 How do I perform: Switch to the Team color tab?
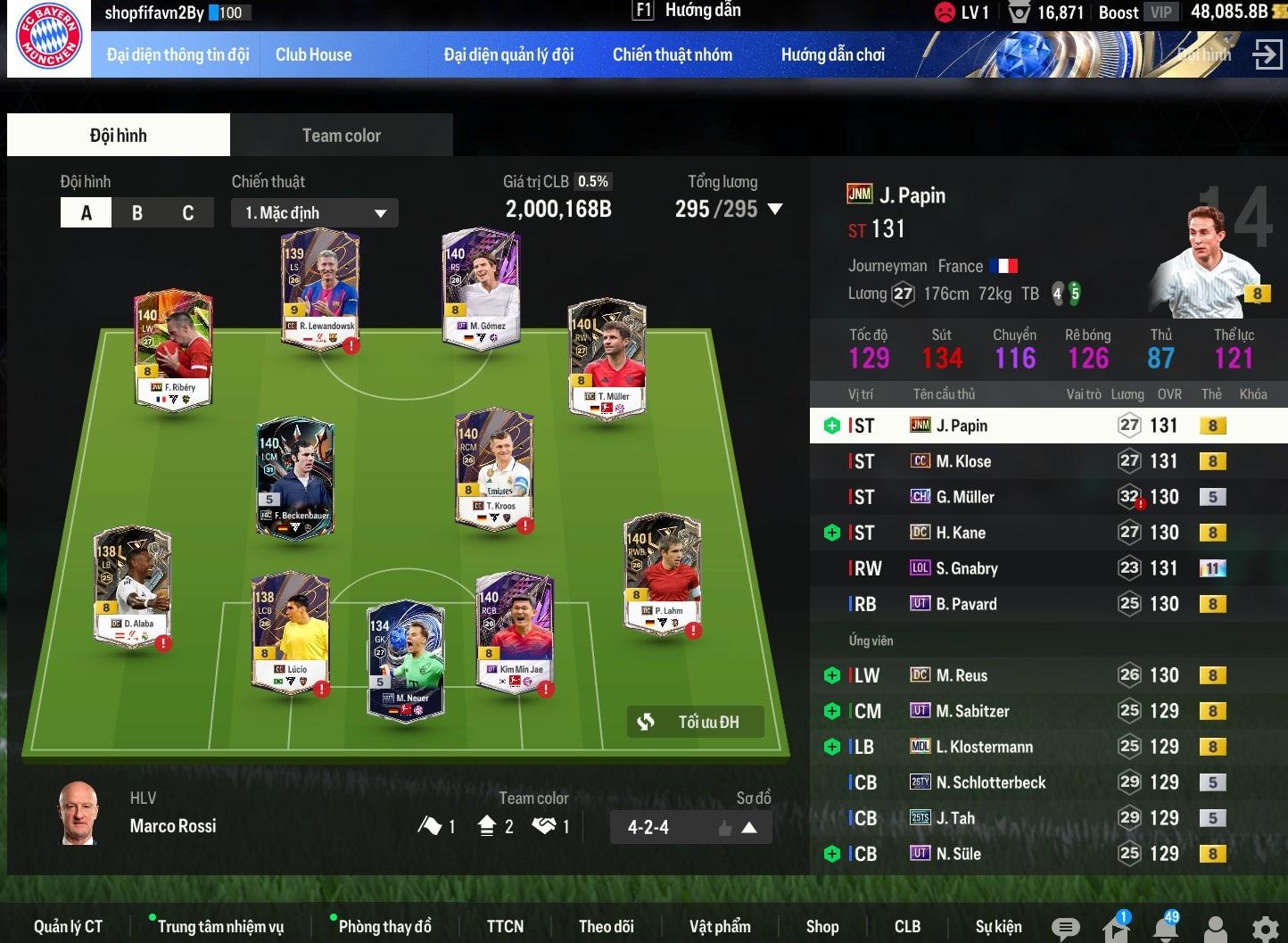(x=341, y=136)
